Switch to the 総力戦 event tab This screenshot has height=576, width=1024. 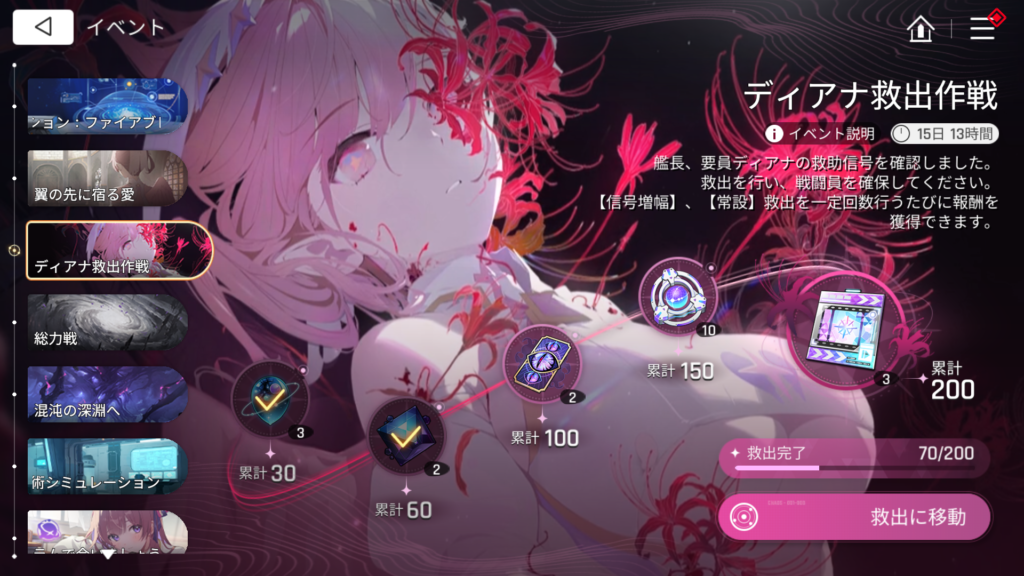click(x=107, y=322)
